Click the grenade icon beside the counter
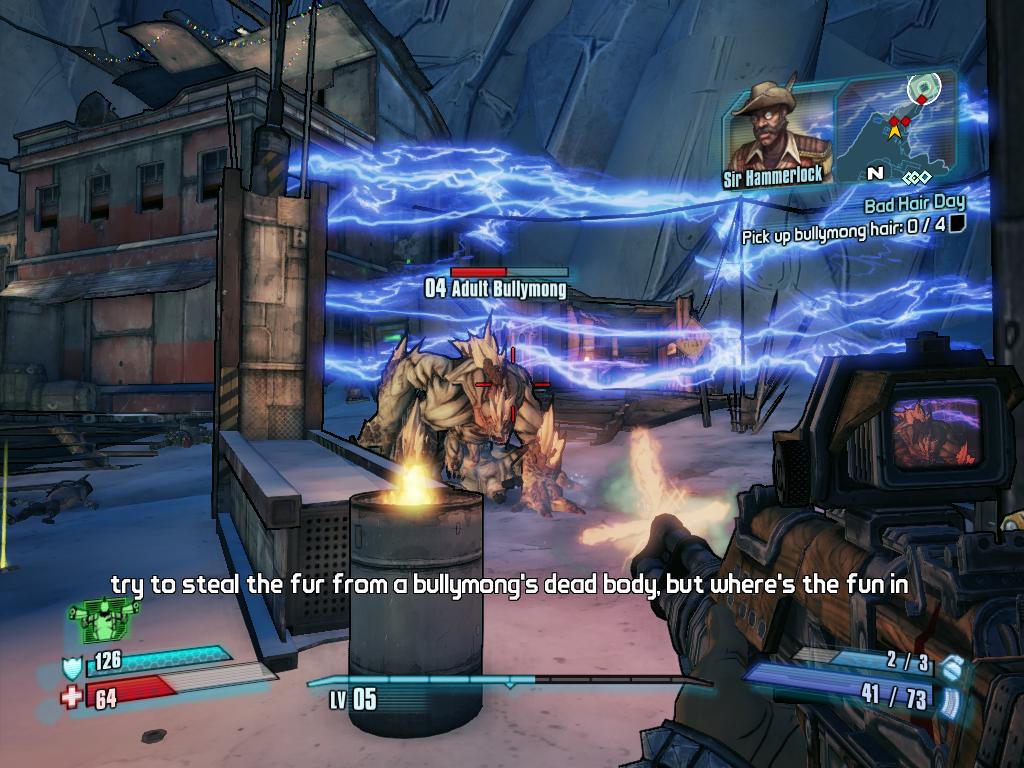 [x=951, y=666]
